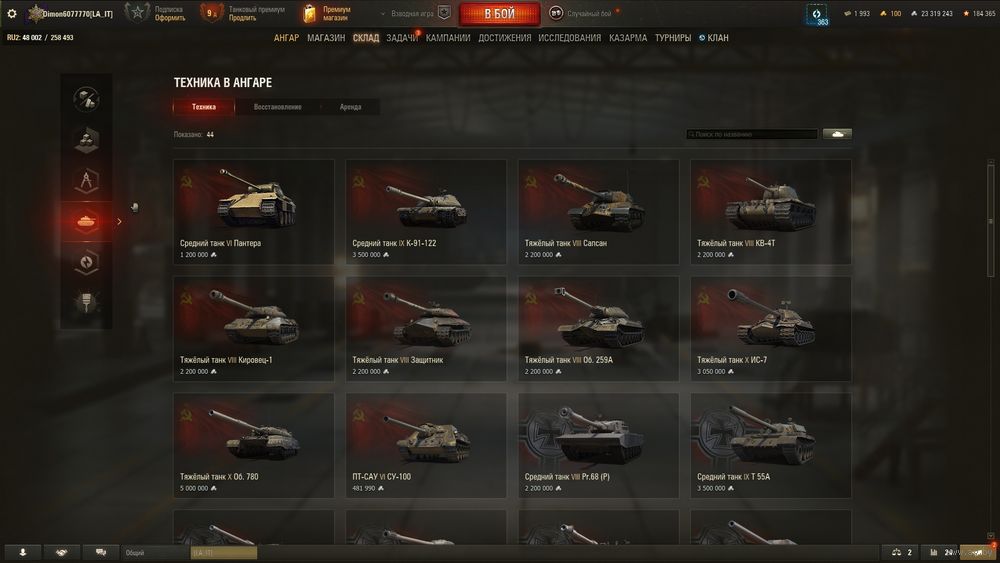This screenshot has height=563, width=1000.
Task: Choose the T 55A medium tank card
Action: [770, 445]
